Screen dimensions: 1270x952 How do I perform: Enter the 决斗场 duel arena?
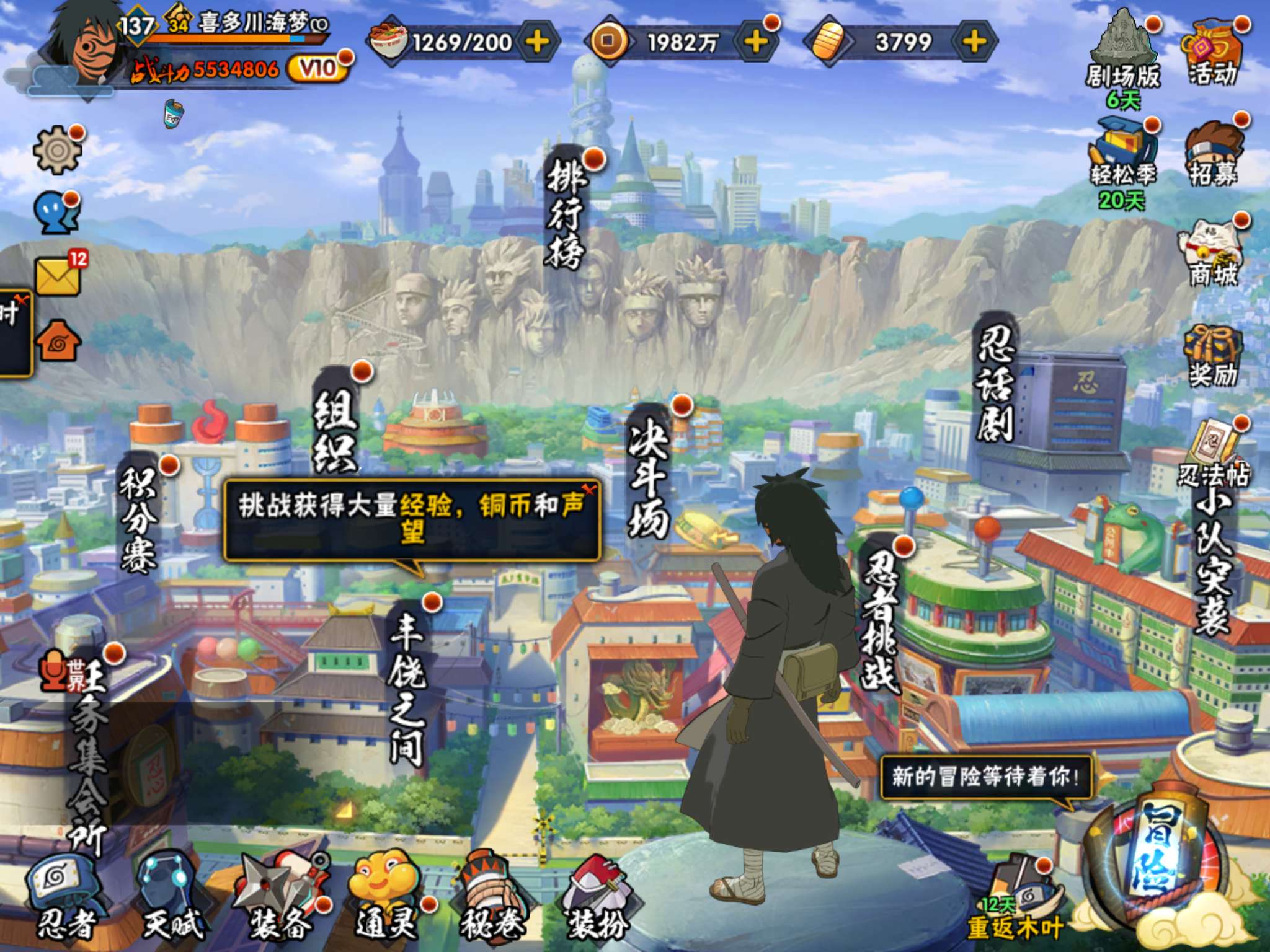coord(649,472)
